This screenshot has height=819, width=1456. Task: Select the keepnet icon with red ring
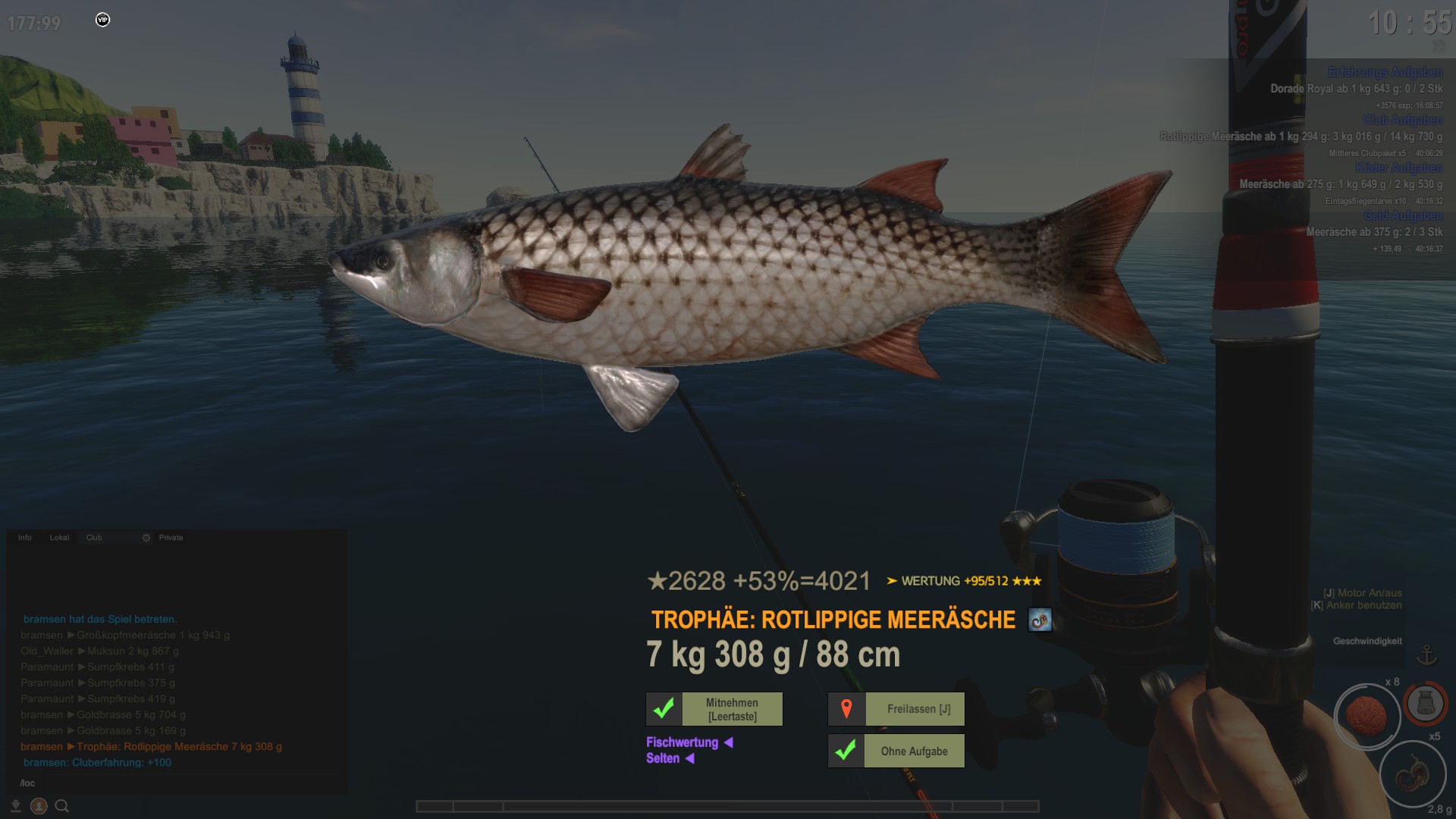[x=1424, y=704]
